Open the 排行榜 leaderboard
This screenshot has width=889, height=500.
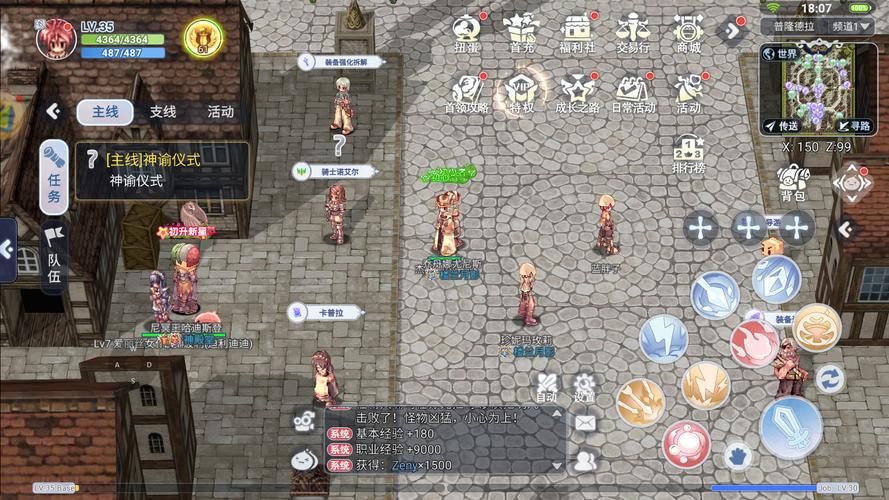(688, 155)
